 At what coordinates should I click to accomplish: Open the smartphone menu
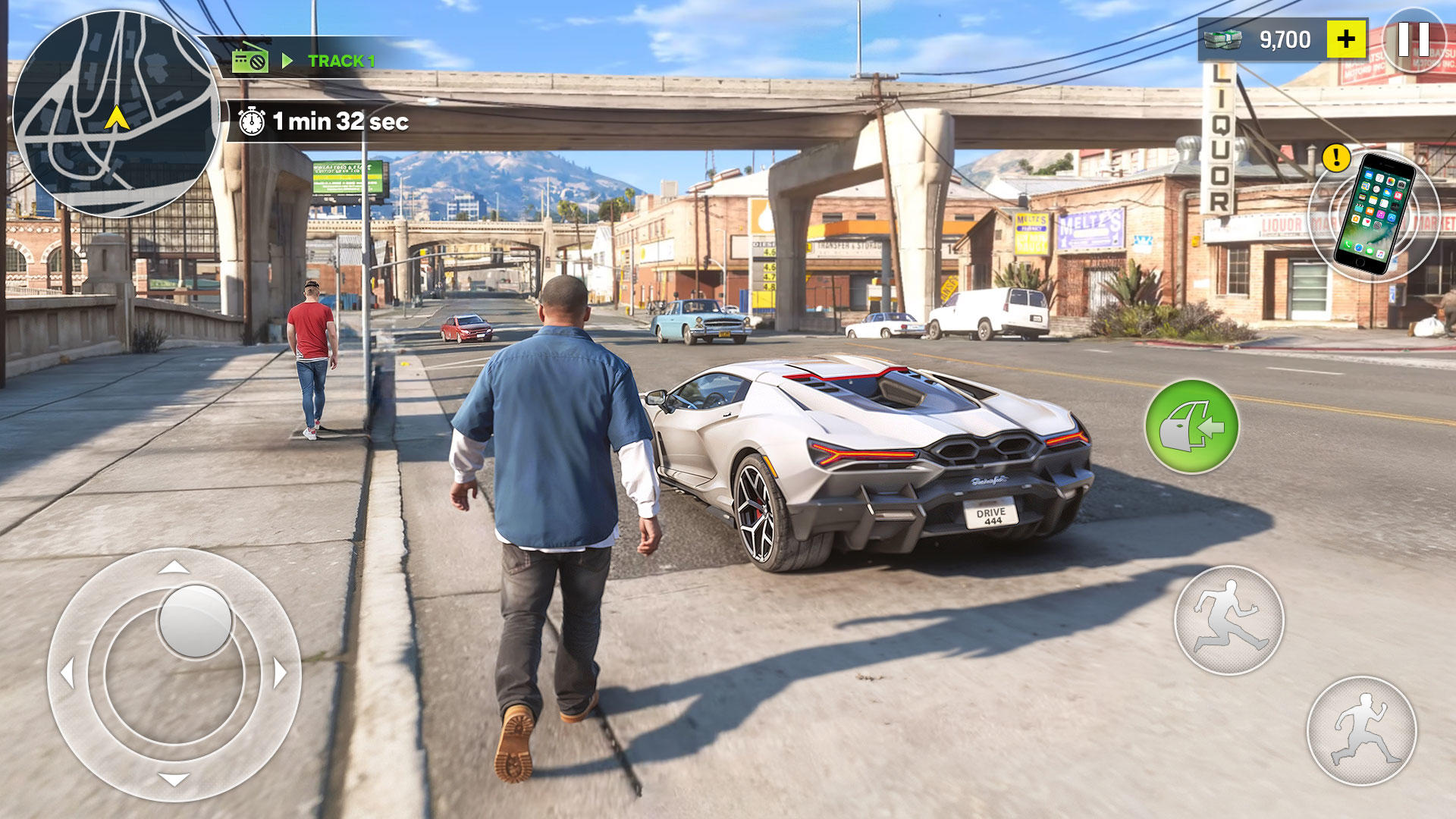click(x=1373, y=214)
